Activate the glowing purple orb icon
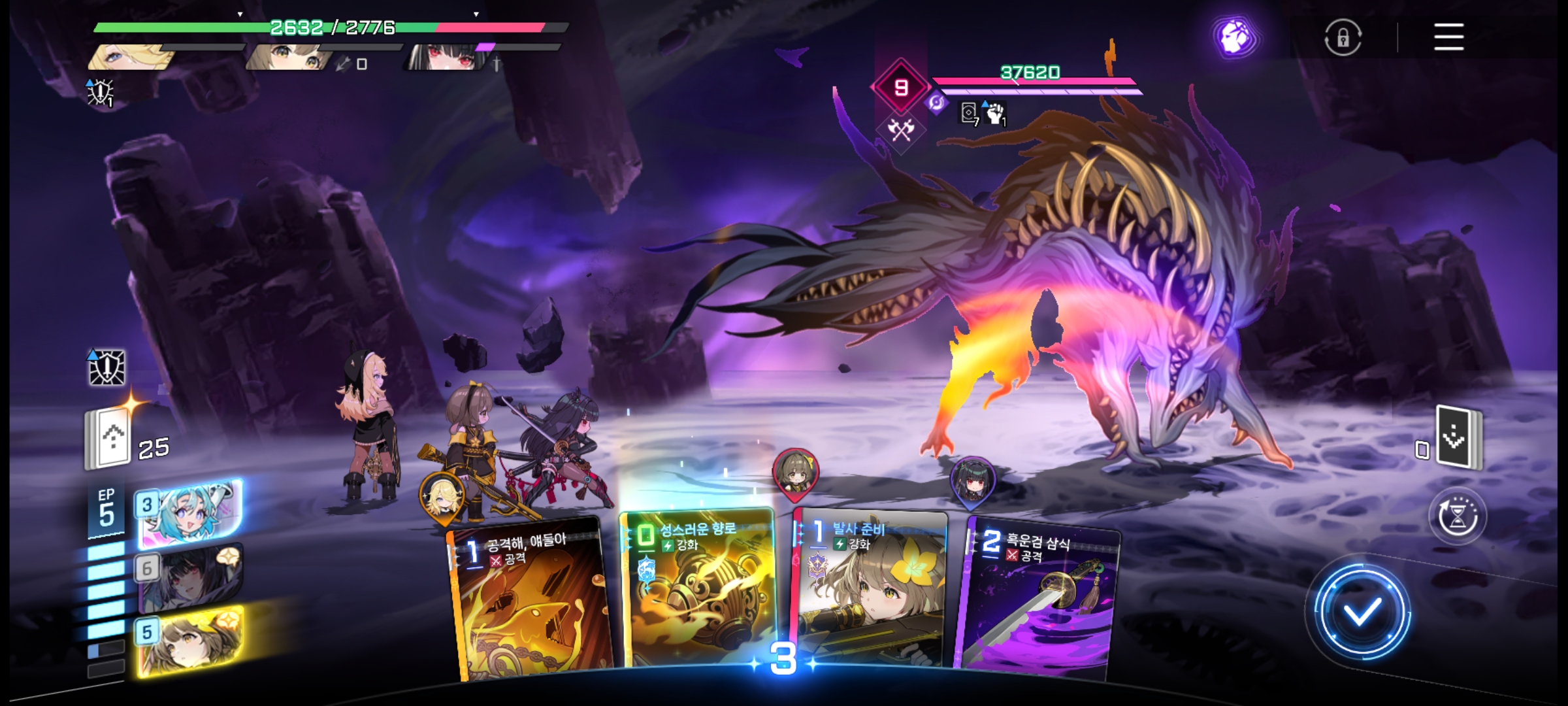The height and width of the screenshot is (706, 1568). pos(1234,37)
